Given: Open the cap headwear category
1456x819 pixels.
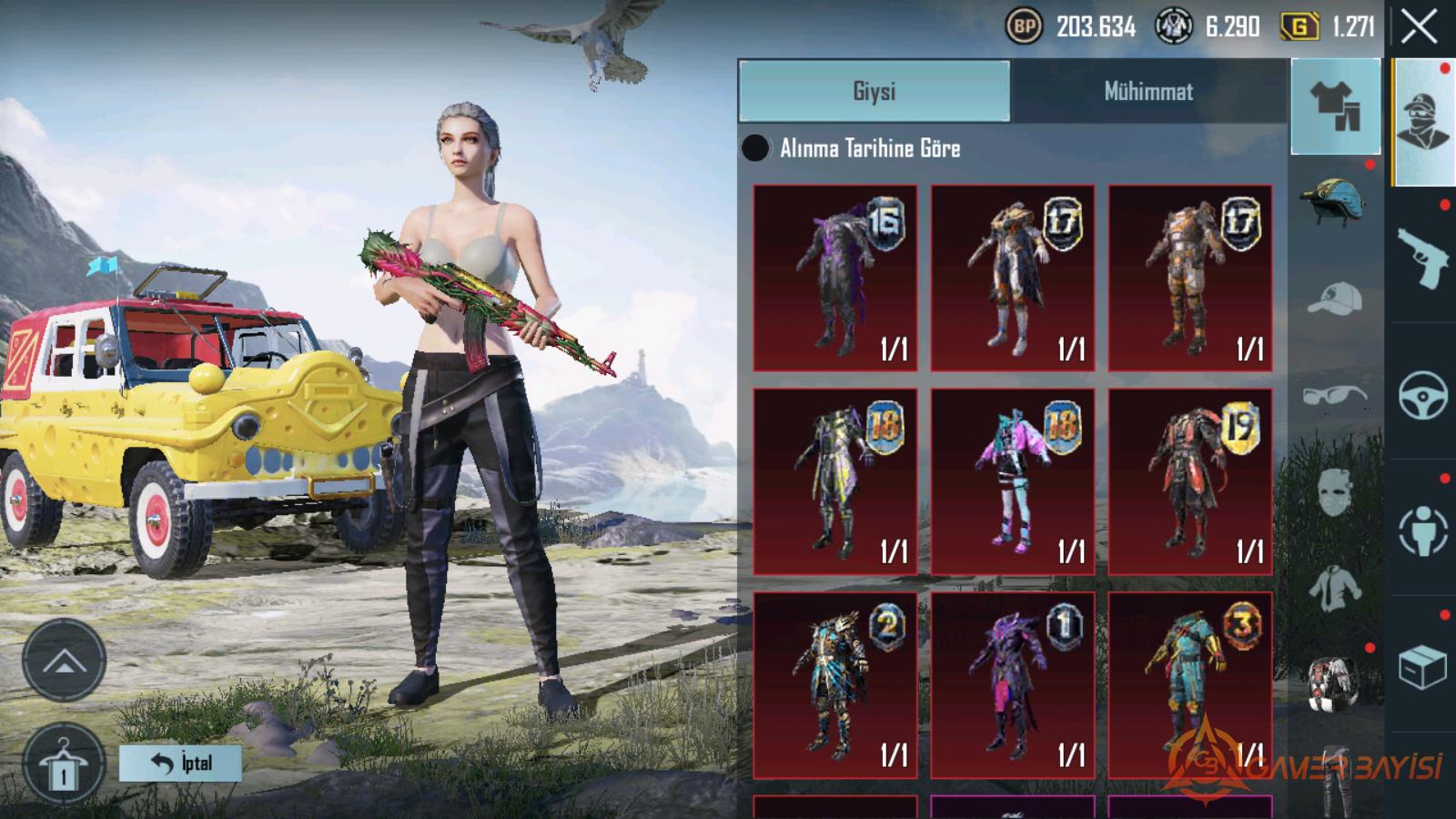Looking at the screenshot, I should 1333,298.
